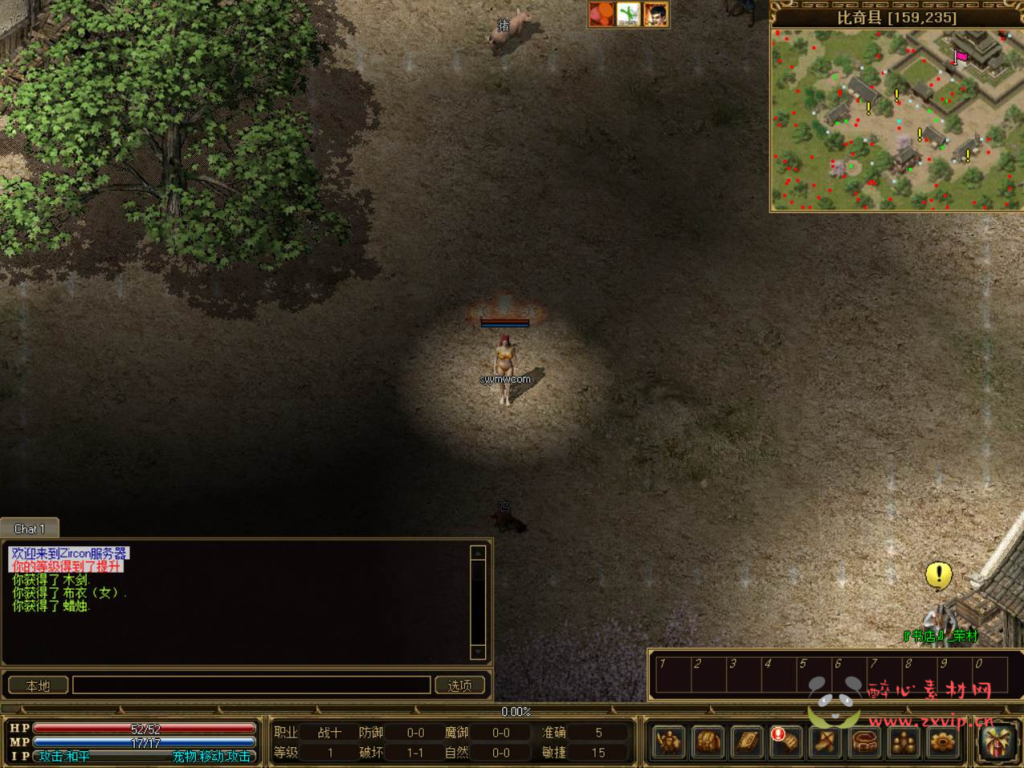
Task: Click the chat scrollbar up arrow
Action: 478,551
